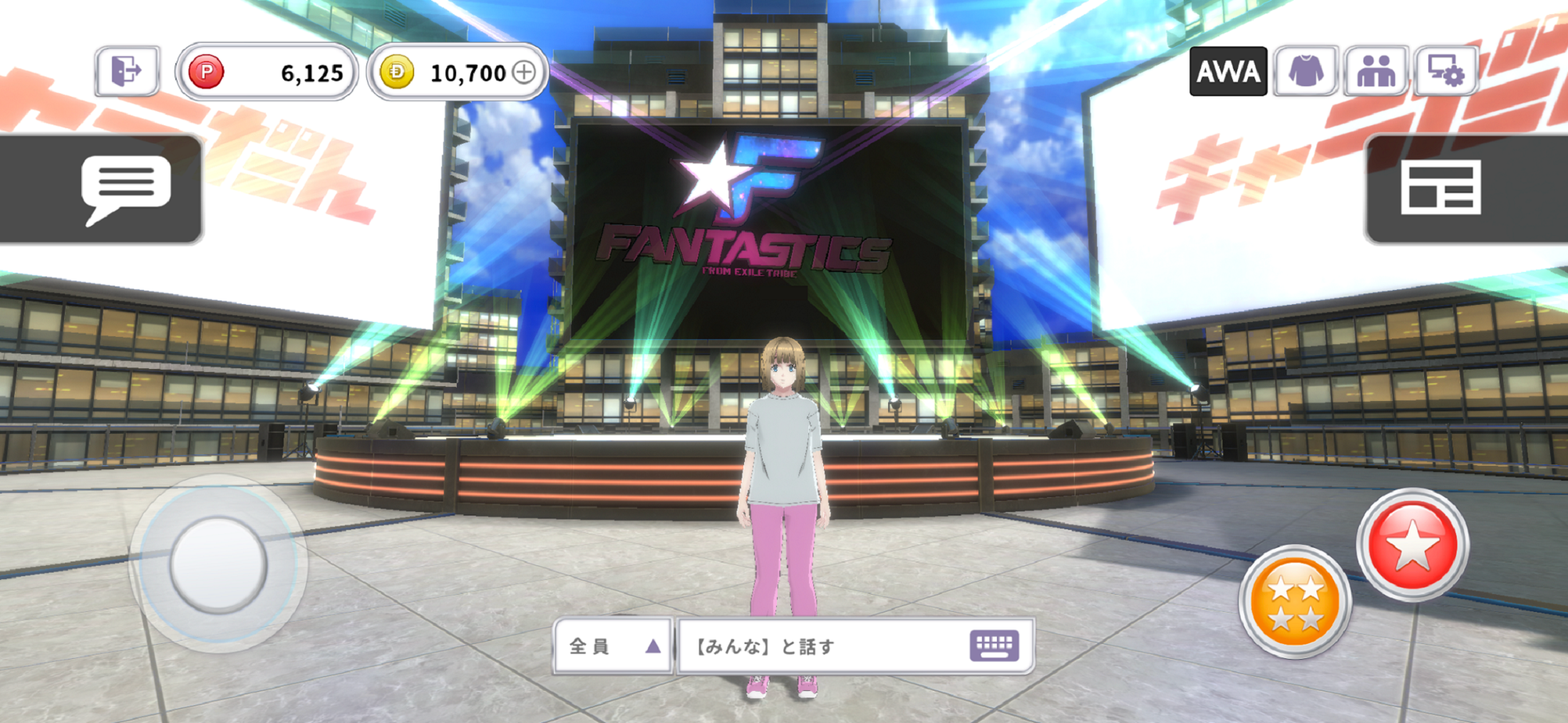This screenshot has height=723, width=1568.
Task: Add more gold D coins with plus
Action: [525, 72]
